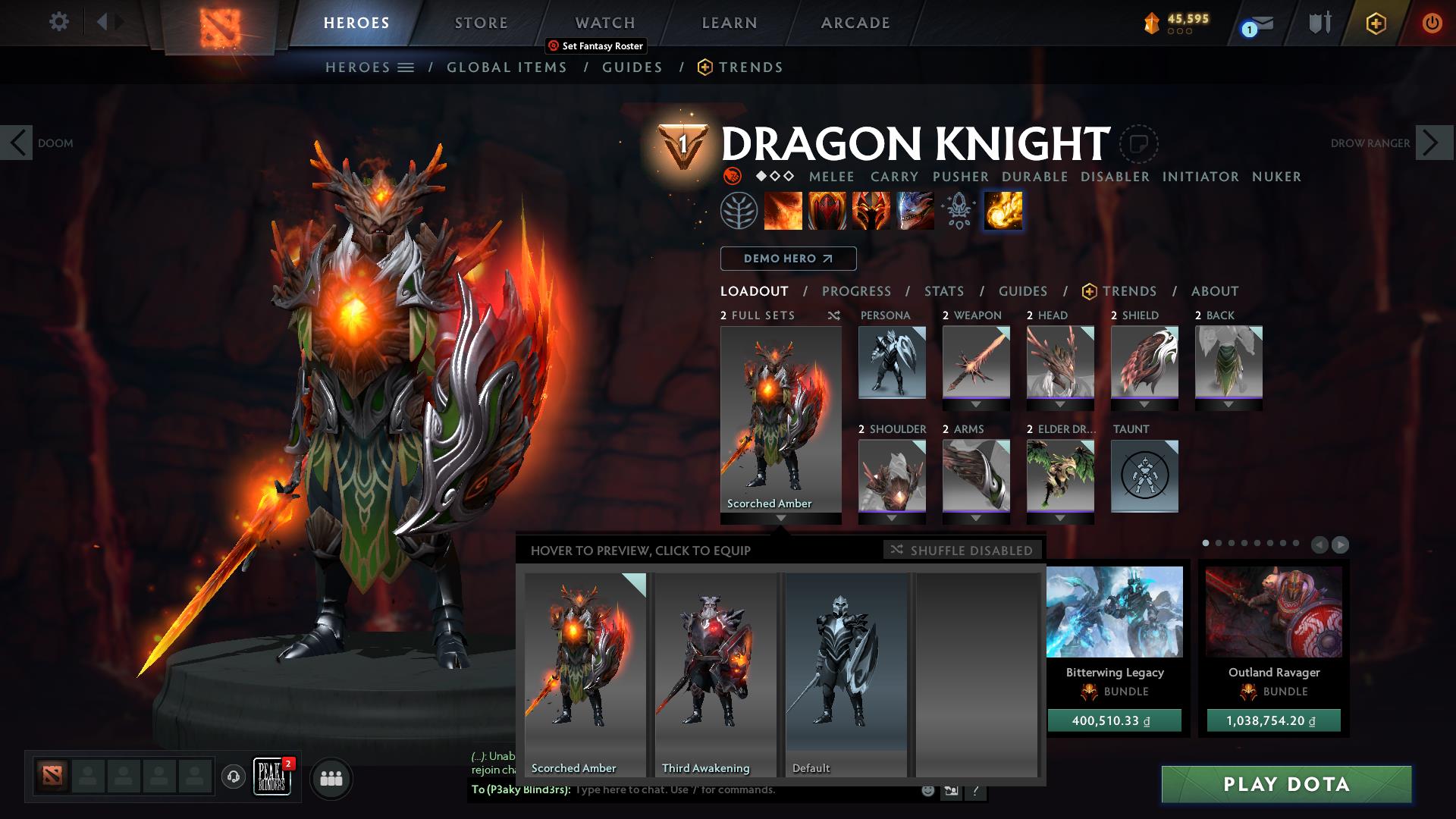Click the Breathe Fire ability icon
The height and width of the screenshot is (819, 1456).
[x=783, y=211]
